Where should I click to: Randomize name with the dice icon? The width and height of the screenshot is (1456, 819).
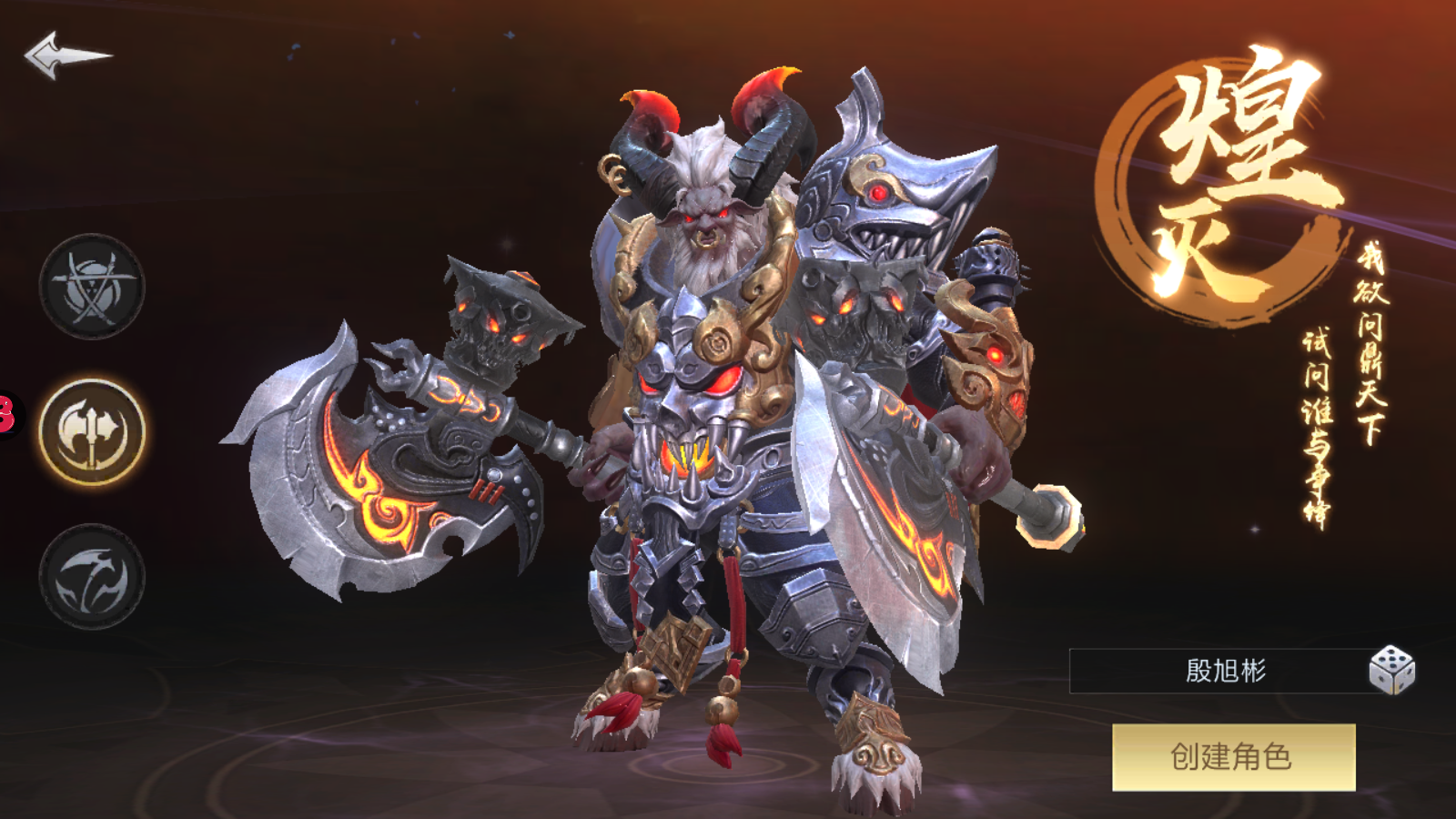pyautogui.click(x=1391, y=671)
